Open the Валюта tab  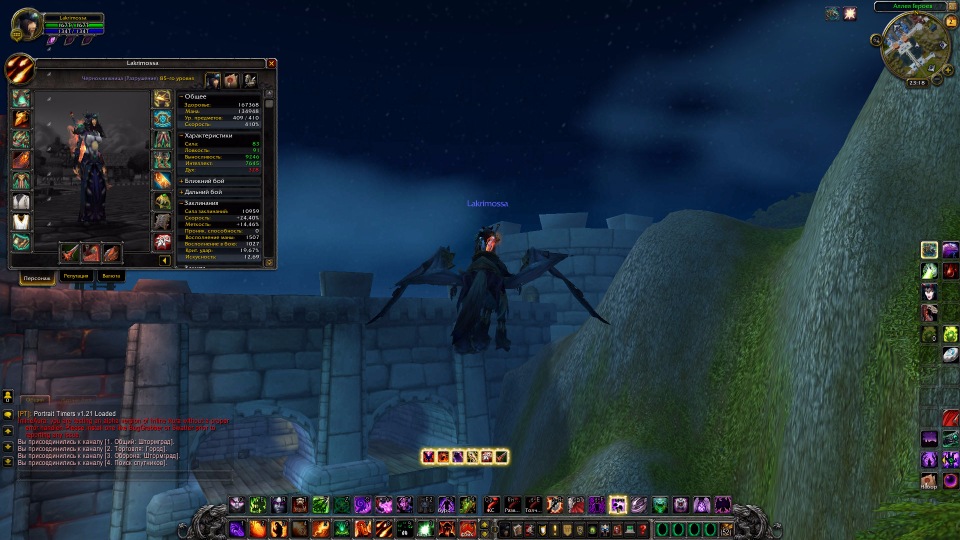tap(111, 275)
